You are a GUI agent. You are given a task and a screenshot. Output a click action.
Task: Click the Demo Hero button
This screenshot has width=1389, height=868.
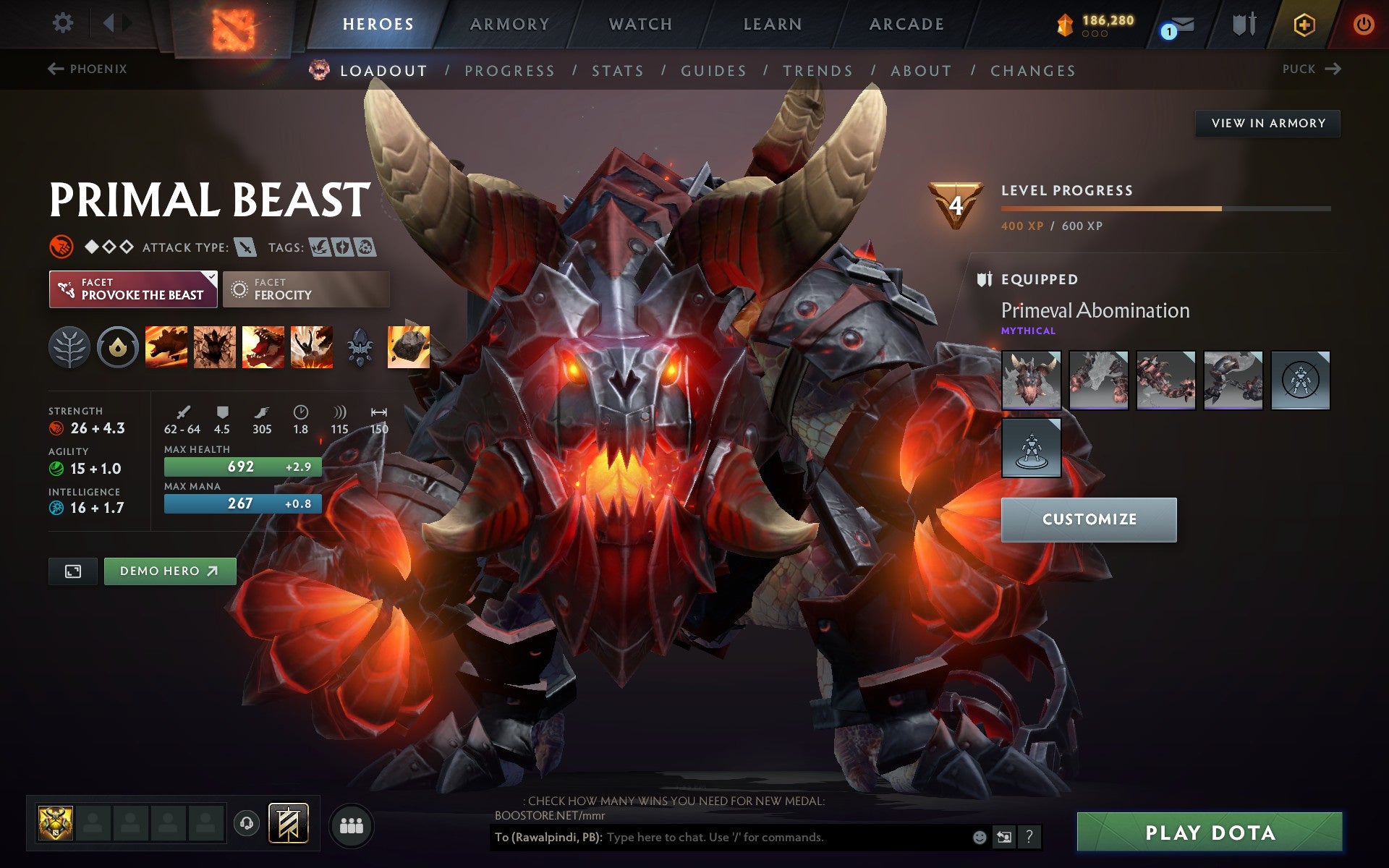169,571
